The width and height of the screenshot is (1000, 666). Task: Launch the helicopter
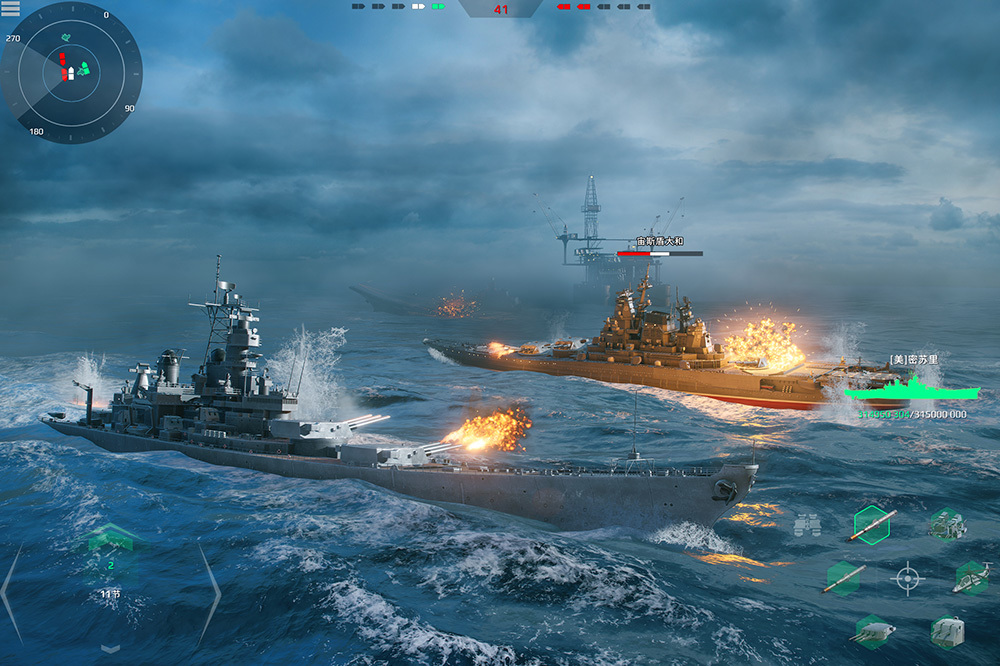[971, 578]
